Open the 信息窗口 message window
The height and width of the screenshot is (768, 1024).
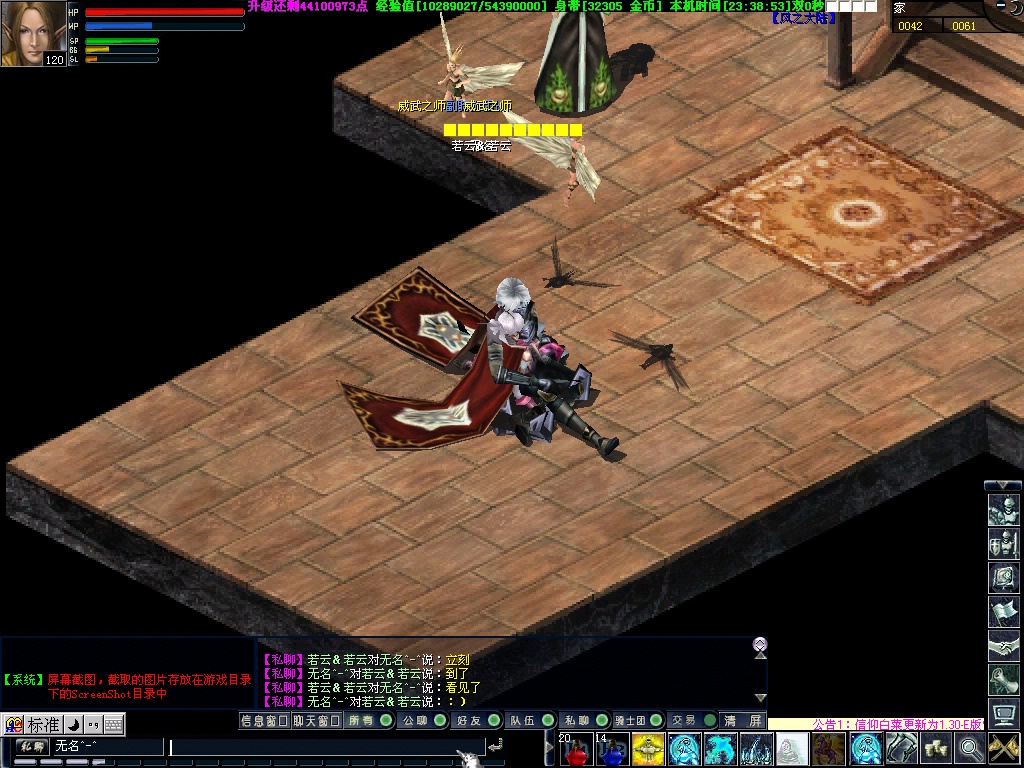(264, 720)
